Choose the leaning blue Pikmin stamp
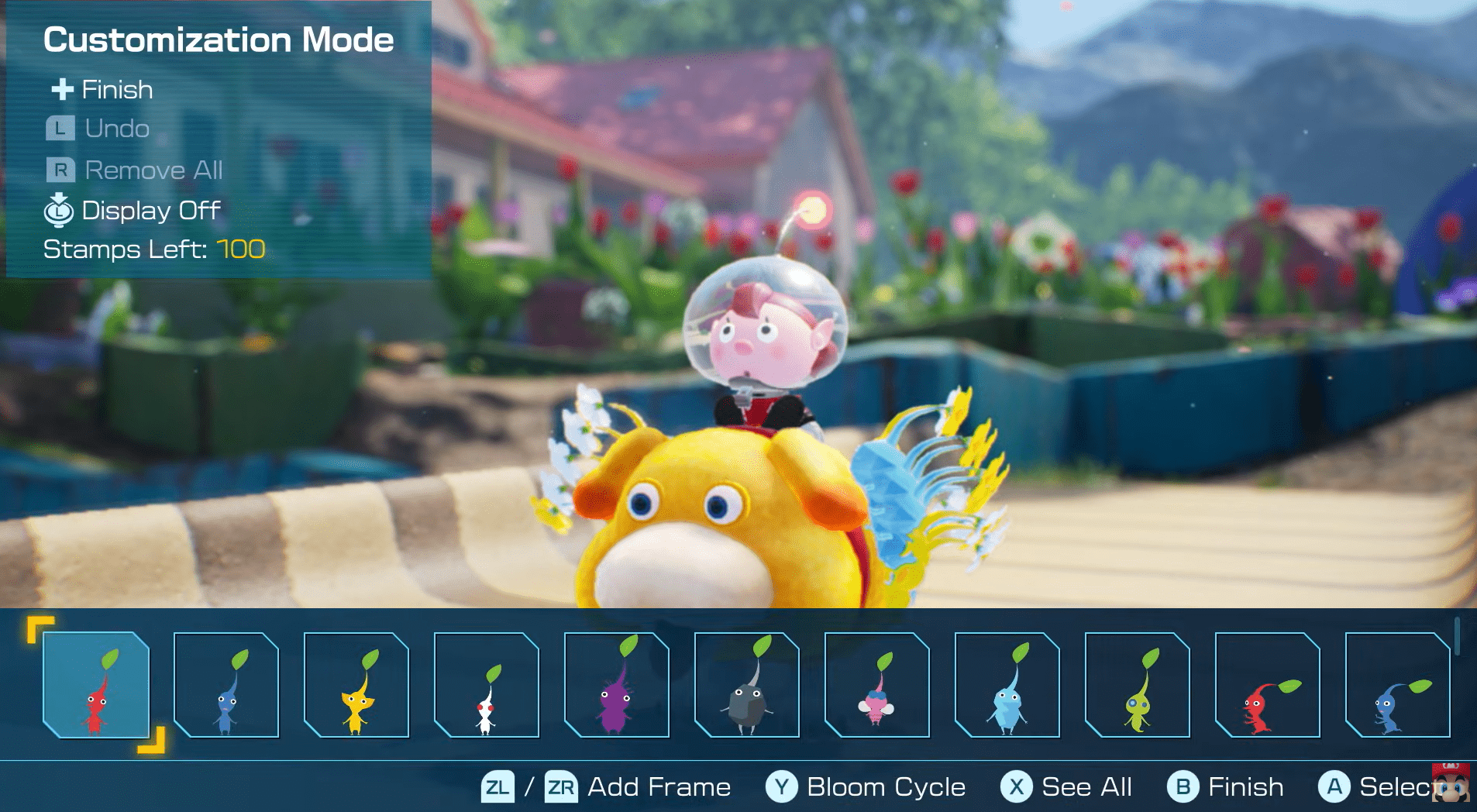Viewport: 1477px width, 812px height. 1398,685
